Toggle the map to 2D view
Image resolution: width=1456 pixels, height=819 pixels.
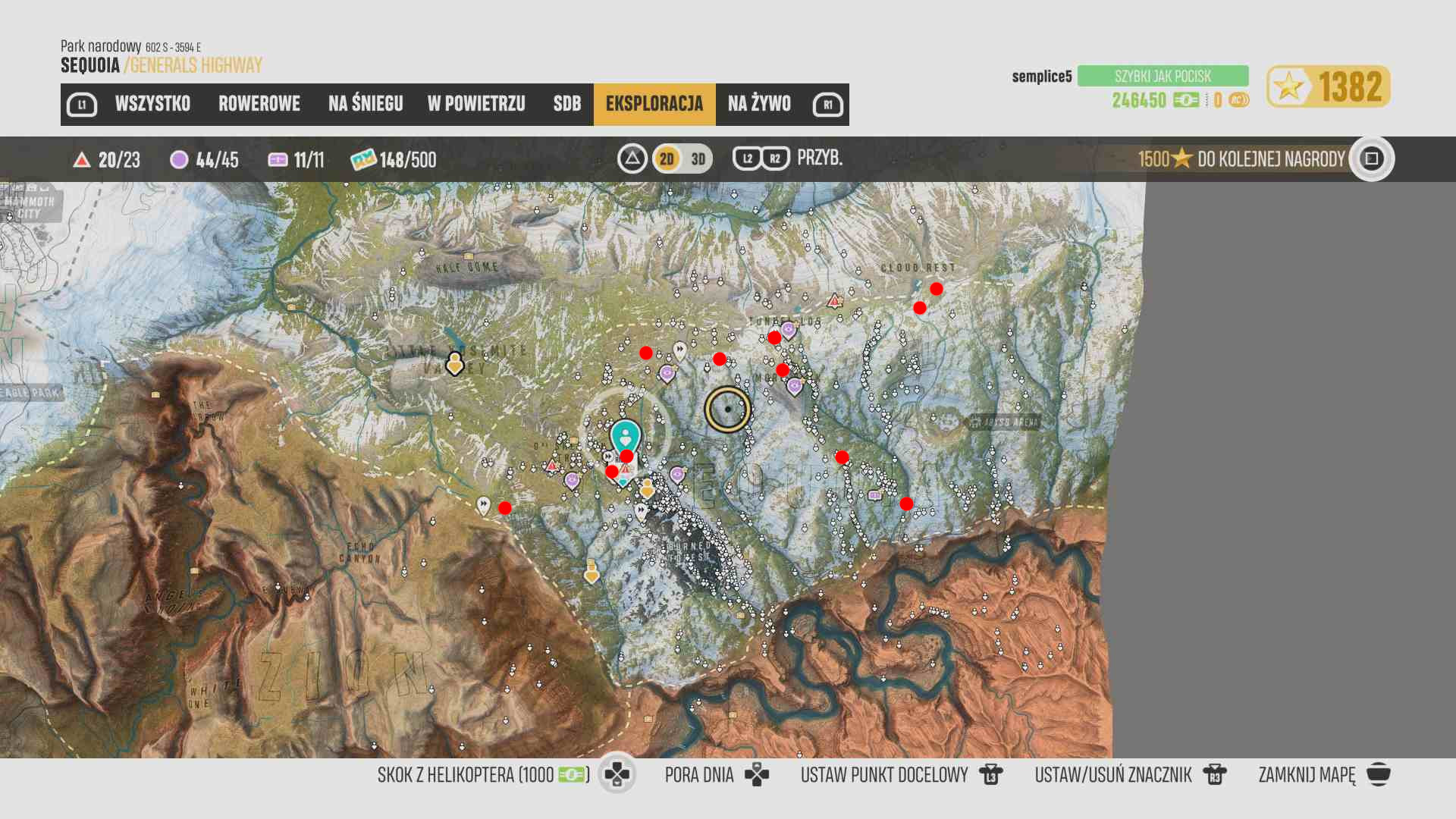pos(667,158)
